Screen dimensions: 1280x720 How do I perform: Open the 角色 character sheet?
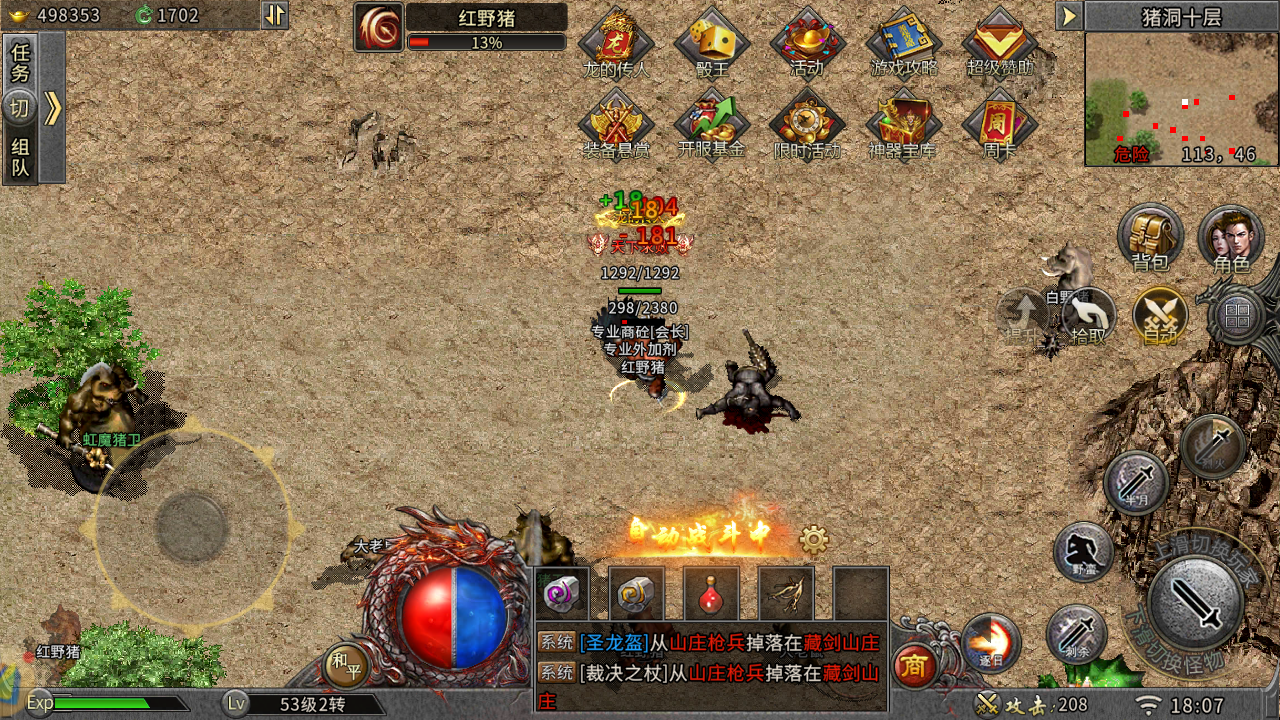(1231, 237)
